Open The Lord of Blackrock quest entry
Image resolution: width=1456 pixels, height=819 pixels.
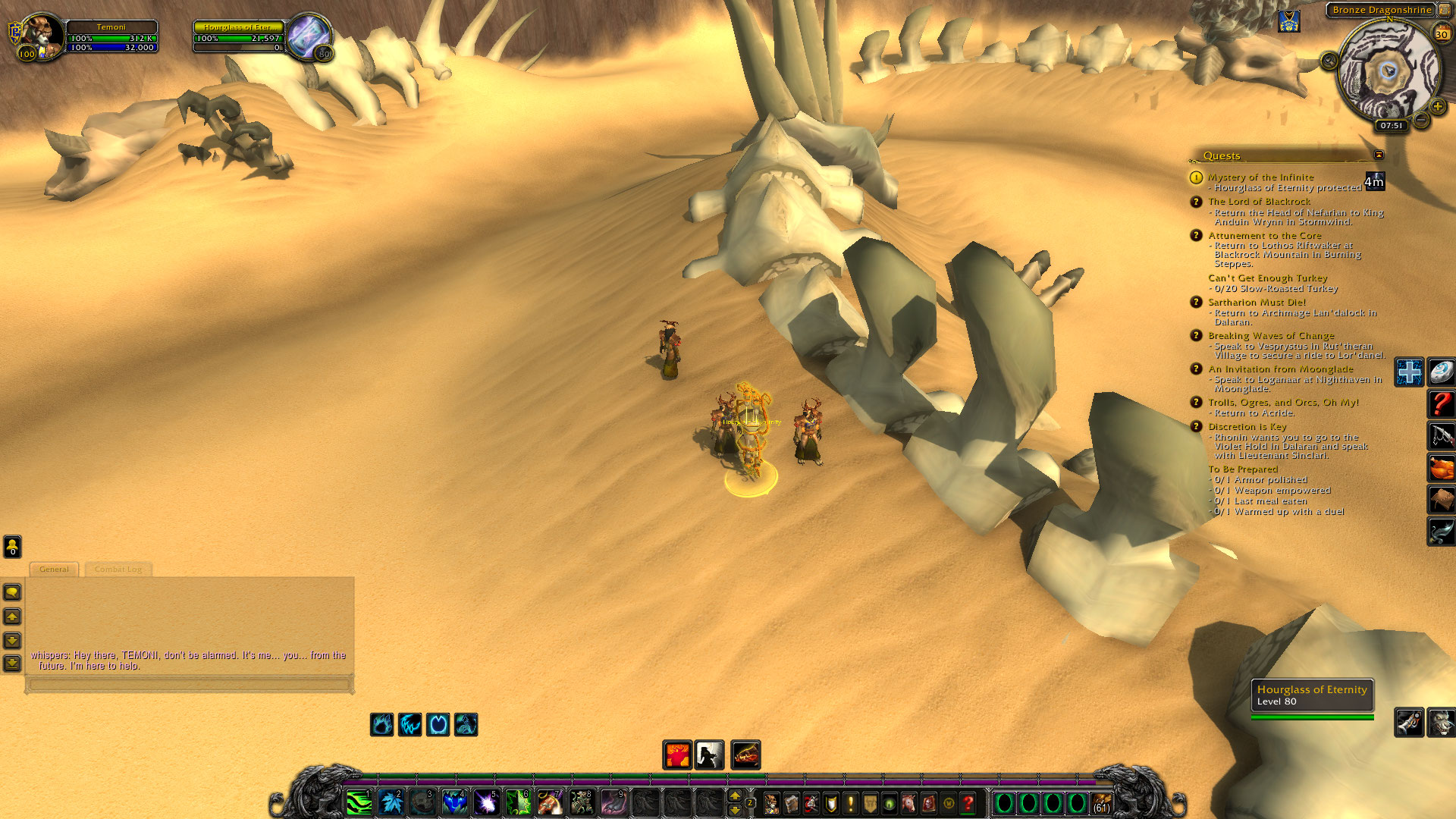pyautogui.click(x=1259, y=202)
